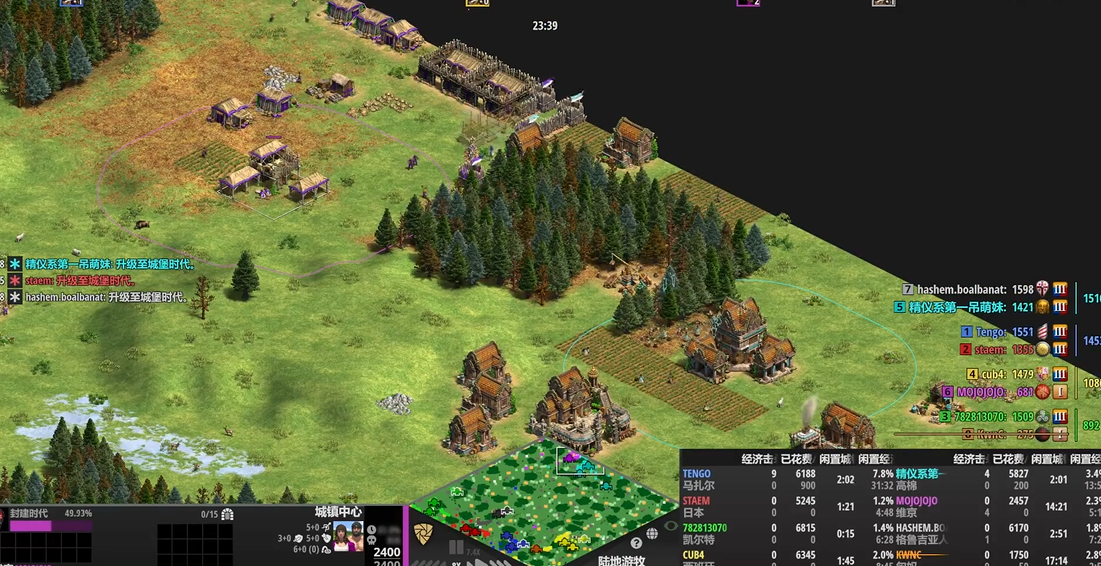
Task: Open the question mark help button
Action: [x=637, y=542]
